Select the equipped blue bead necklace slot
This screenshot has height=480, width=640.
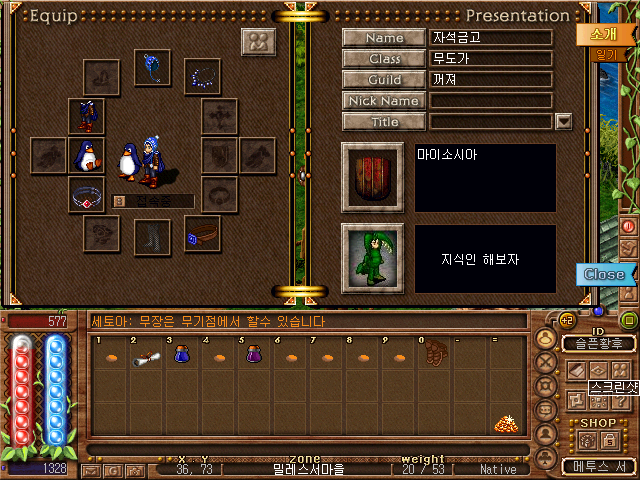point(206,75)
